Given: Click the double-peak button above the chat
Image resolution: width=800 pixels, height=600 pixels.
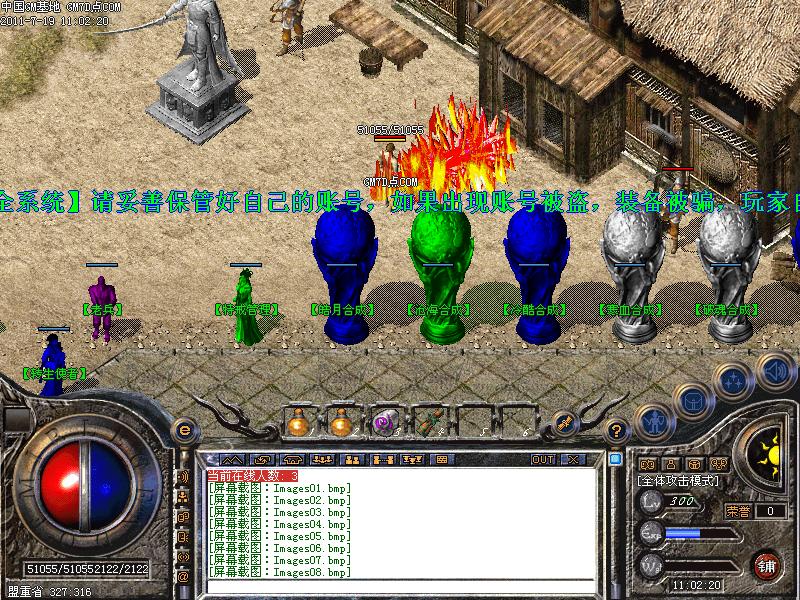Looking at the screenshot, I should coord(233,459).
